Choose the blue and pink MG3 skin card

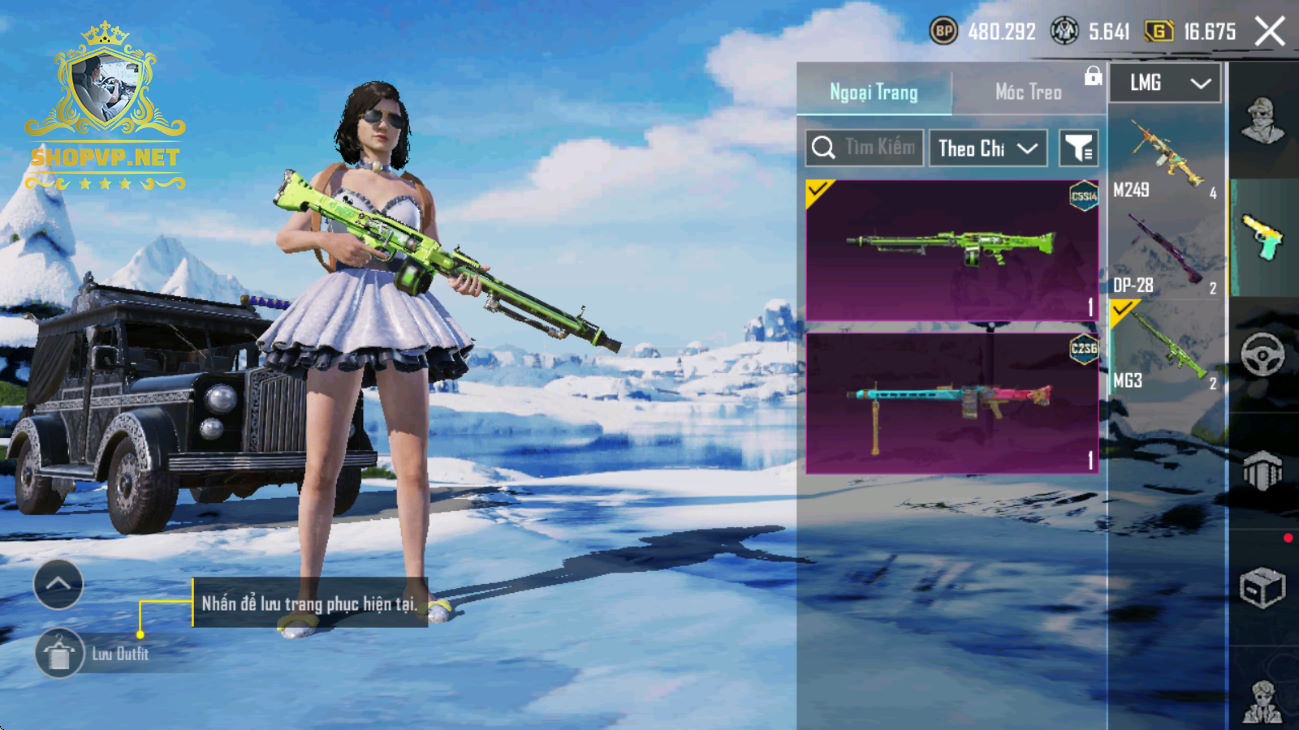point(952,403)
